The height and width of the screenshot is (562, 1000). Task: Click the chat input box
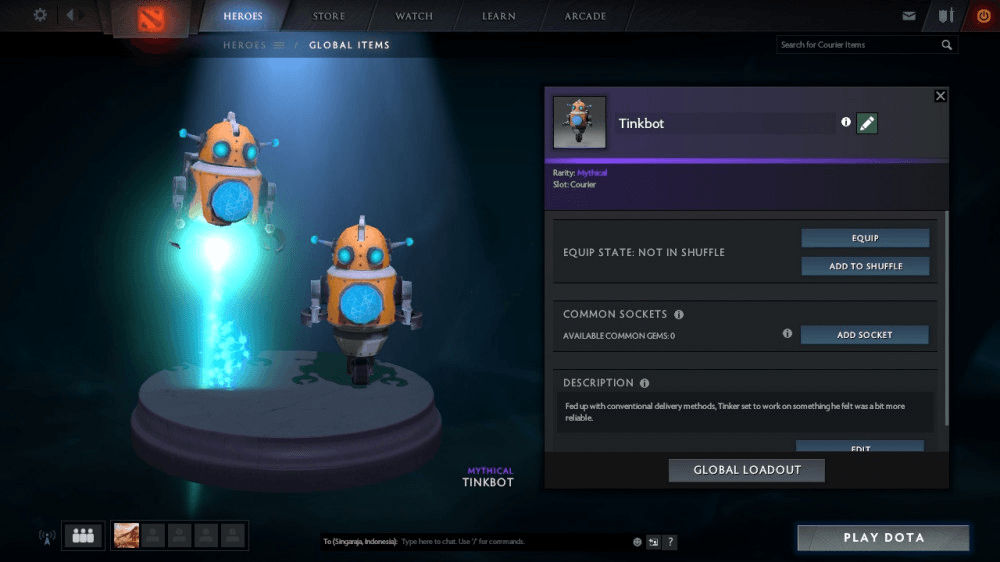tap(510, 542)
